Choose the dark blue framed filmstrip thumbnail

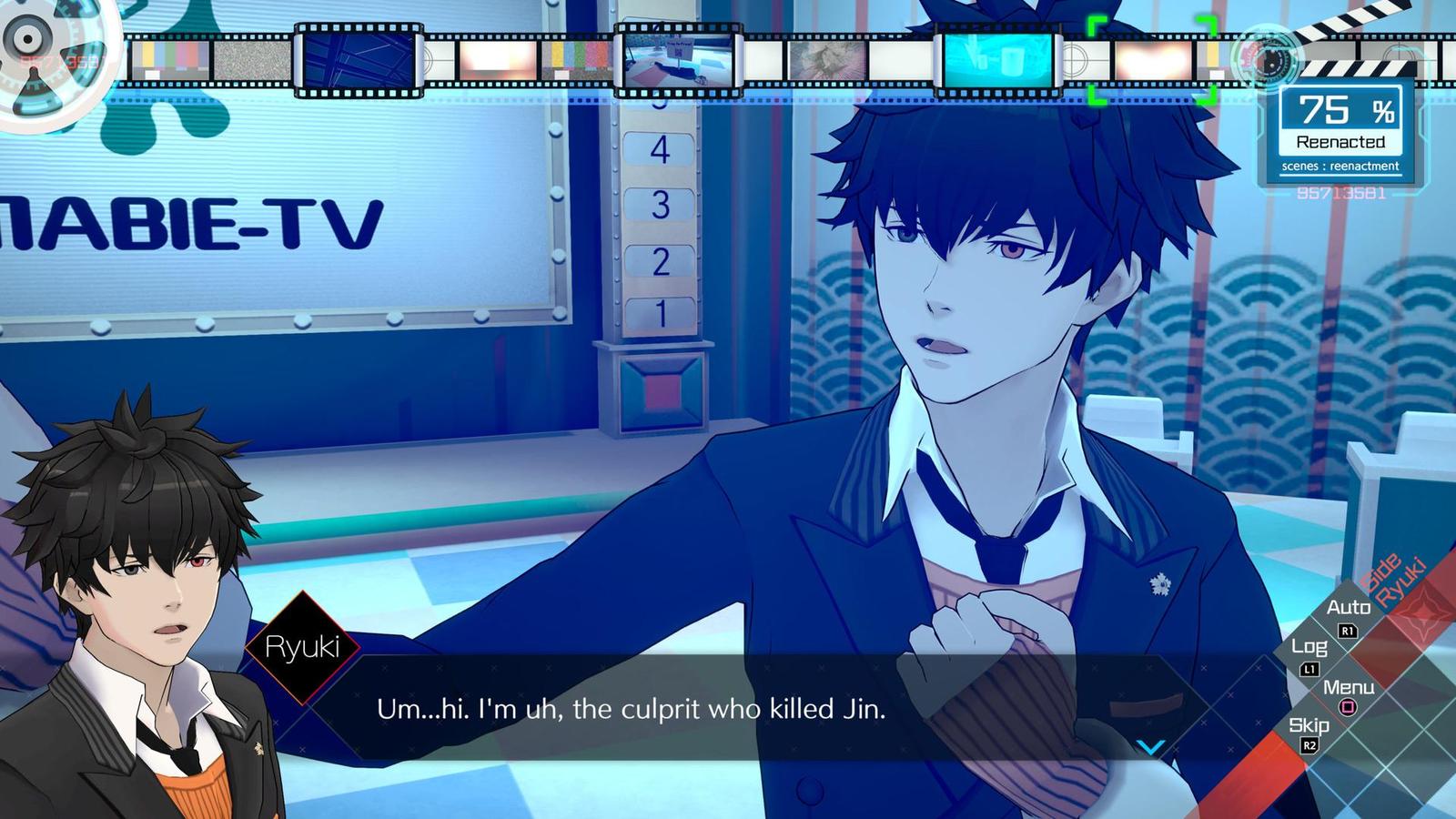pyautogui.click(x=358, y=61)
